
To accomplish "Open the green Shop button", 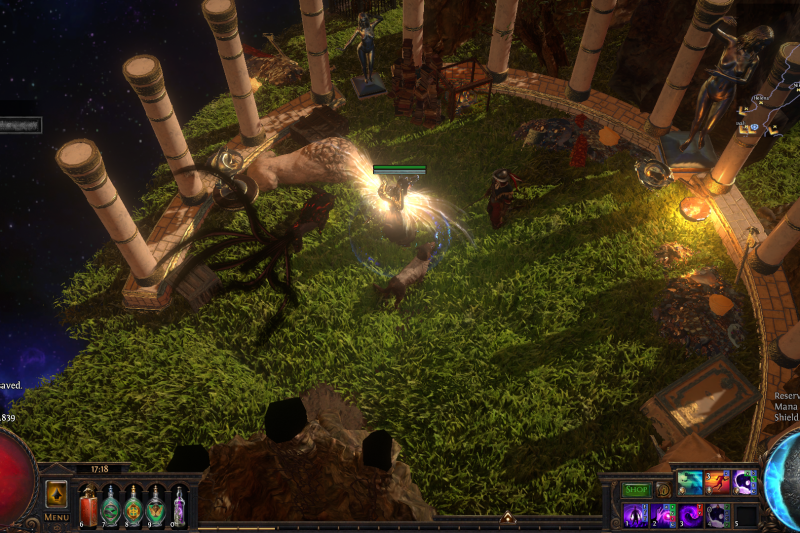I will (x=637, y=490).
